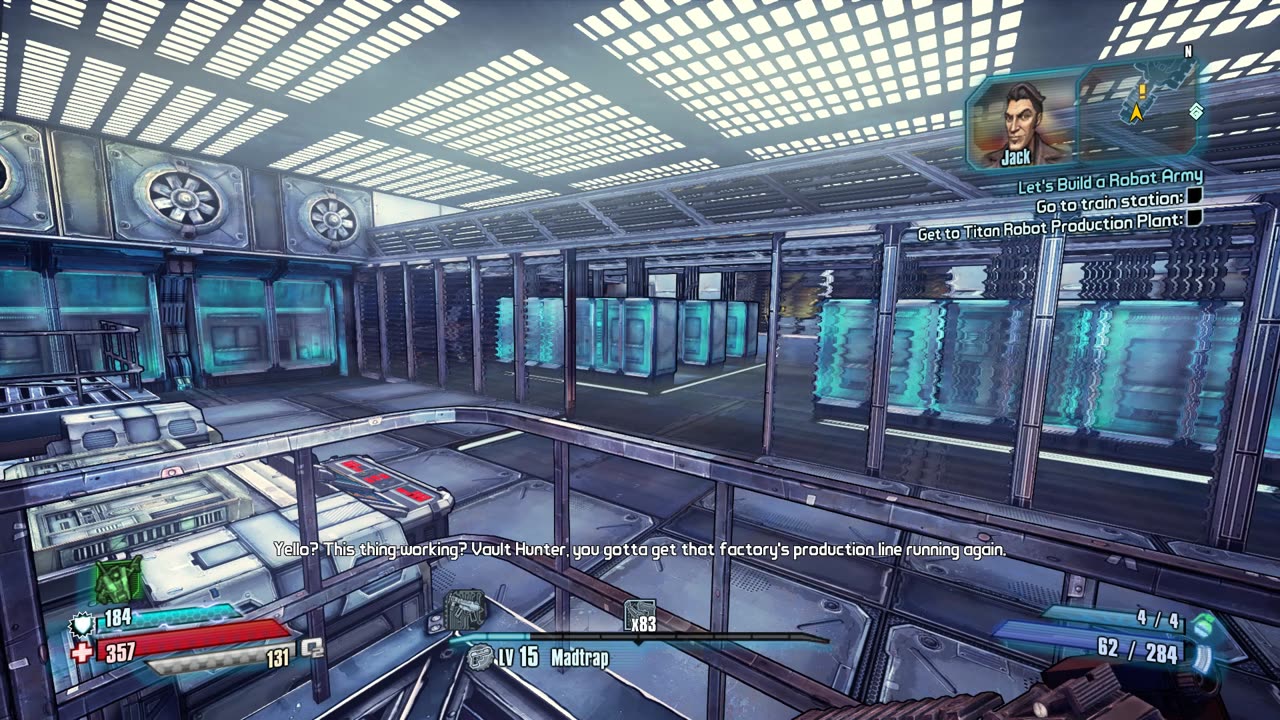Screen dimensions: 1280x720
Task: Click the Jack speaker portrait
Action: [x=1020, y=121]
